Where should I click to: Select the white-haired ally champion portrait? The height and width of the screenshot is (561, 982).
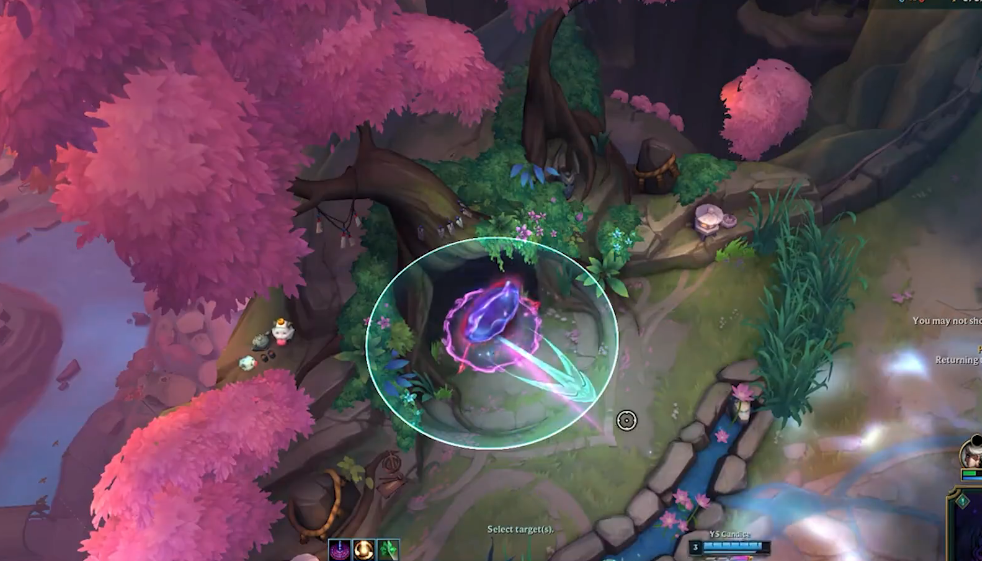click(973, 455)
